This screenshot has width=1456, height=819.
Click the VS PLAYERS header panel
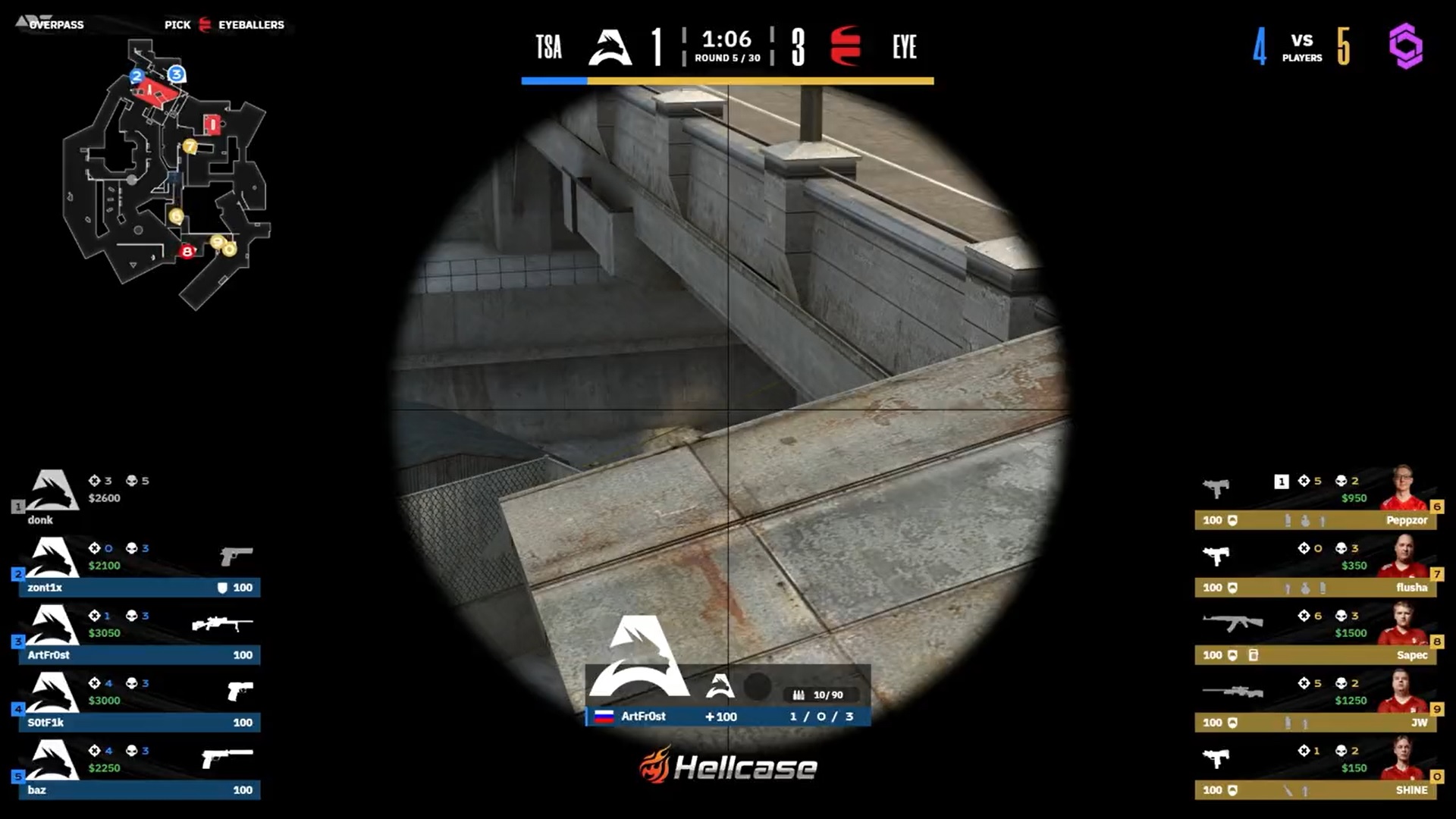[1302, 47]
